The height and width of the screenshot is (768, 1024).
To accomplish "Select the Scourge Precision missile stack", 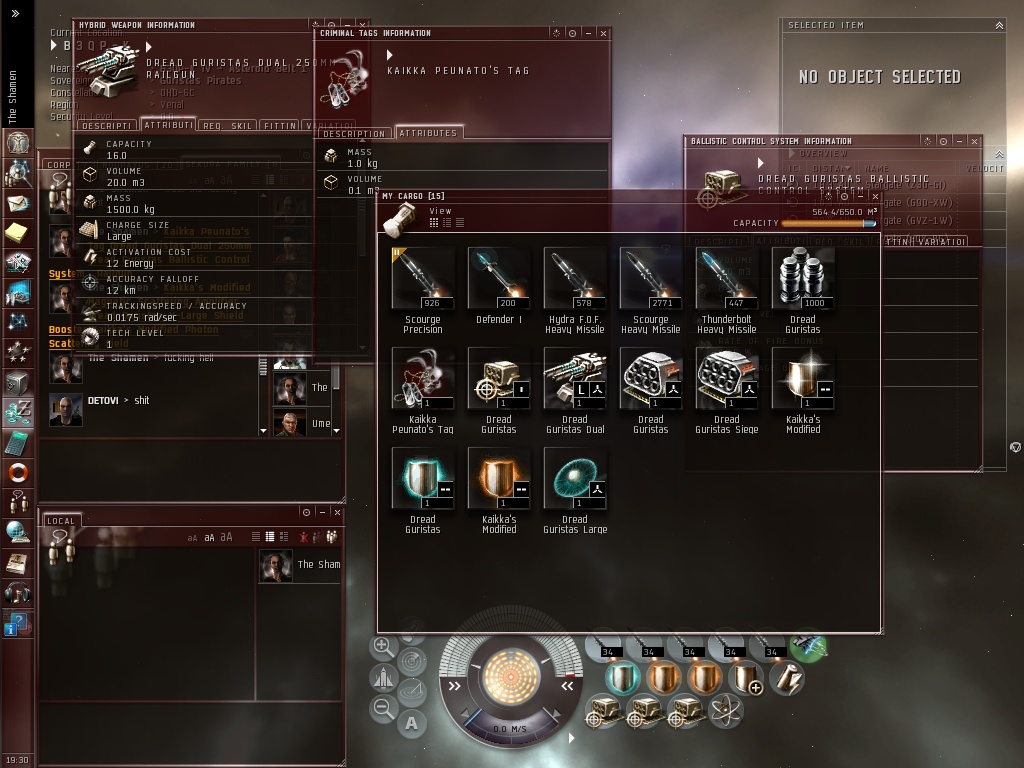I will coord(422,279).
